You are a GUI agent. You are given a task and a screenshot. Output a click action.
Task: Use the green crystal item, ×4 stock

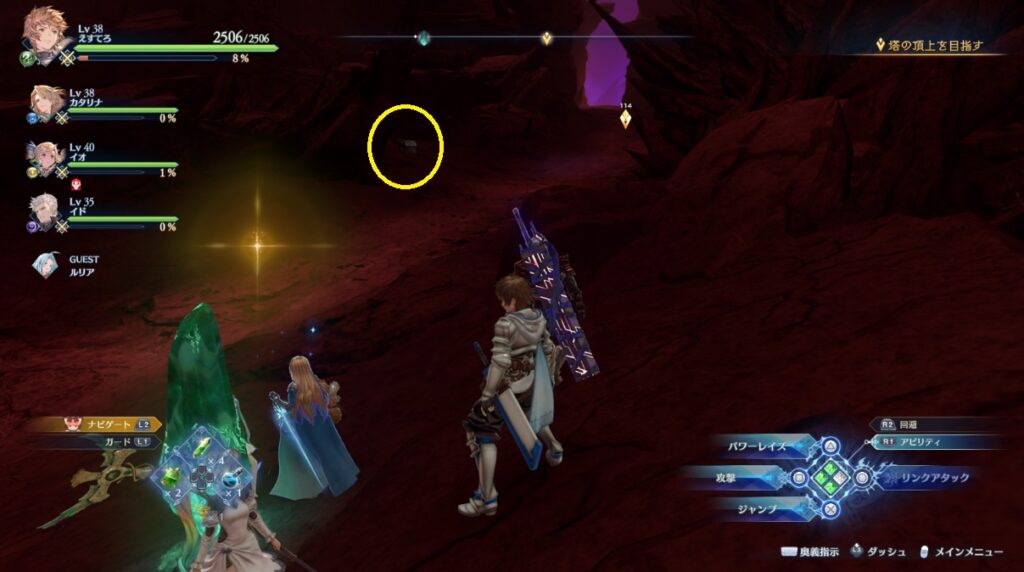click(202, 451)
